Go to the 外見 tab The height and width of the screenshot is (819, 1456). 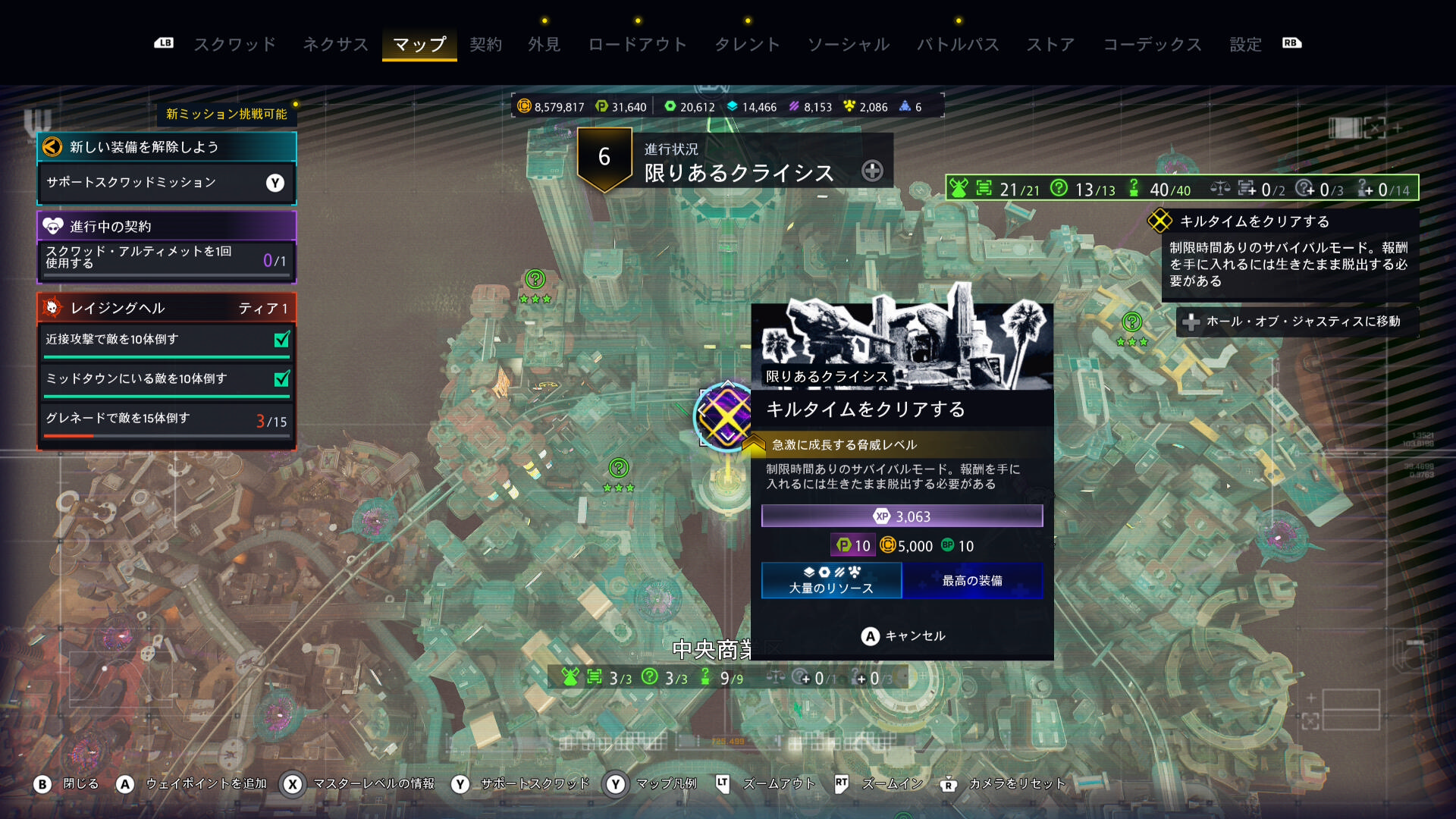pyautogui.click(x=544, y=45)
